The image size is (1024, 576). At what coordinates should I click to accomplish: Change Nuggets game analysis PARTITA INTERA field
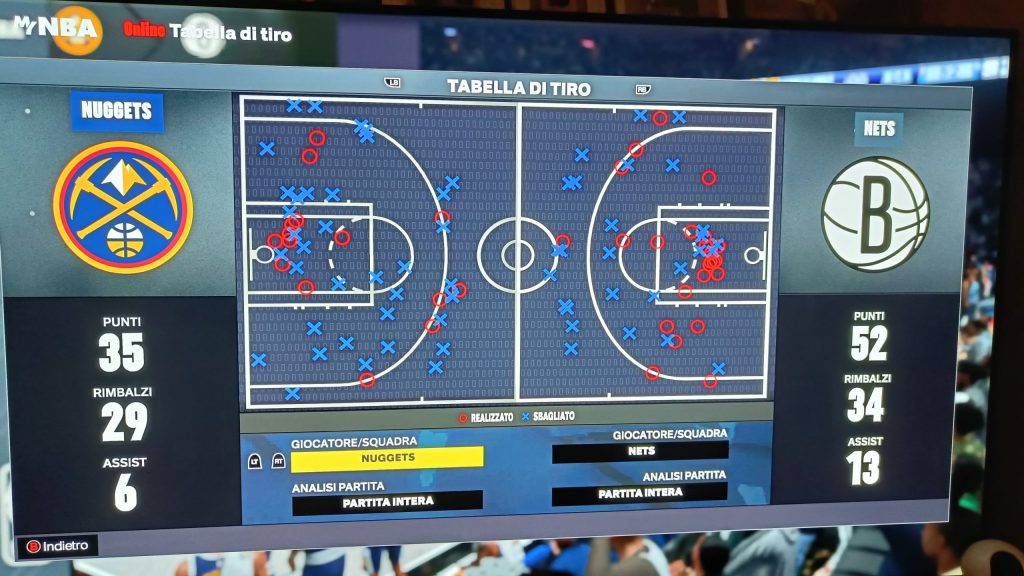tap(386, 501)
